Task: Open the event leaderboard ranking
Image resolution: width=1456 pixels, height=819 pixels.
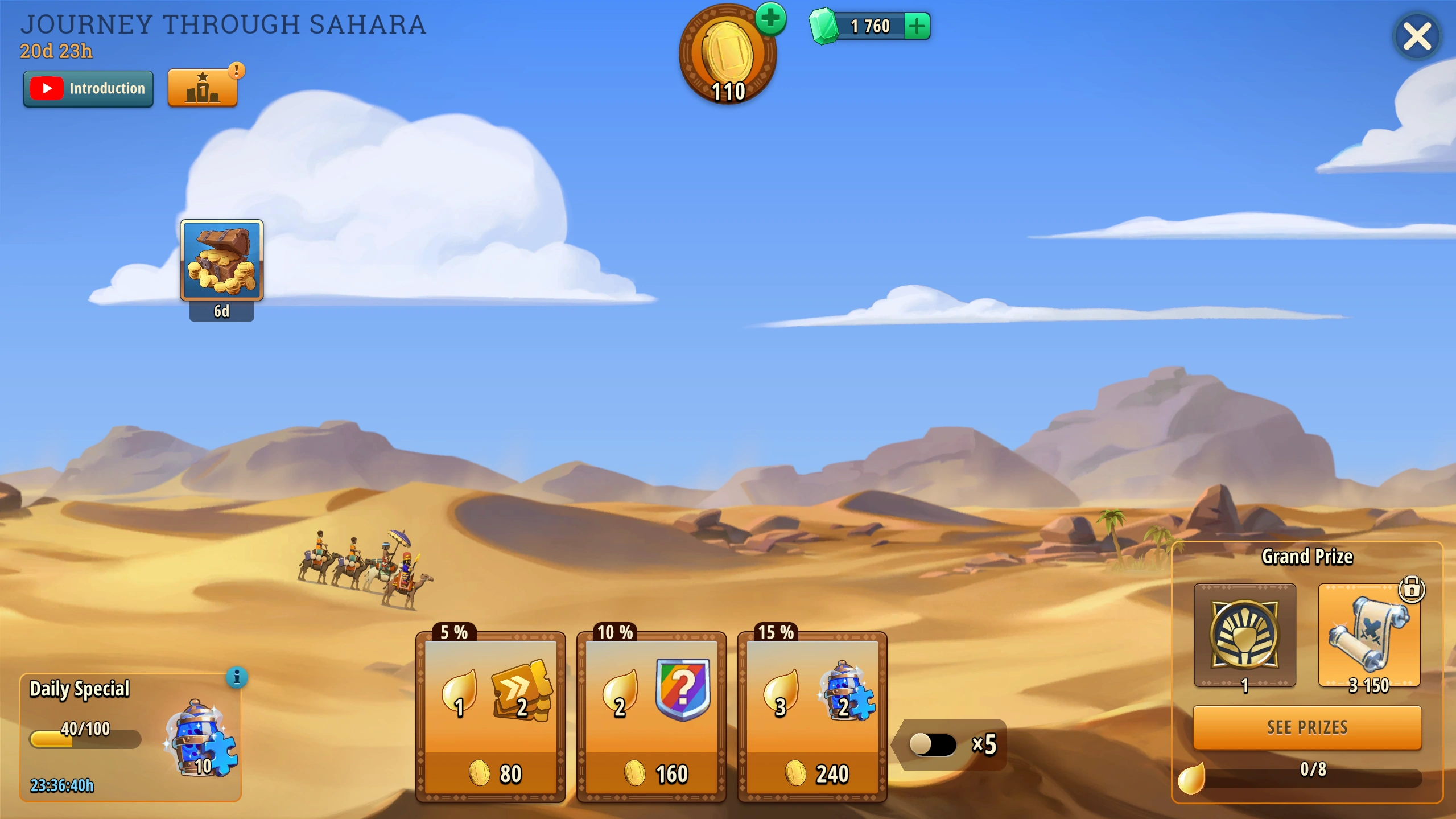Action: coord(203,89)
